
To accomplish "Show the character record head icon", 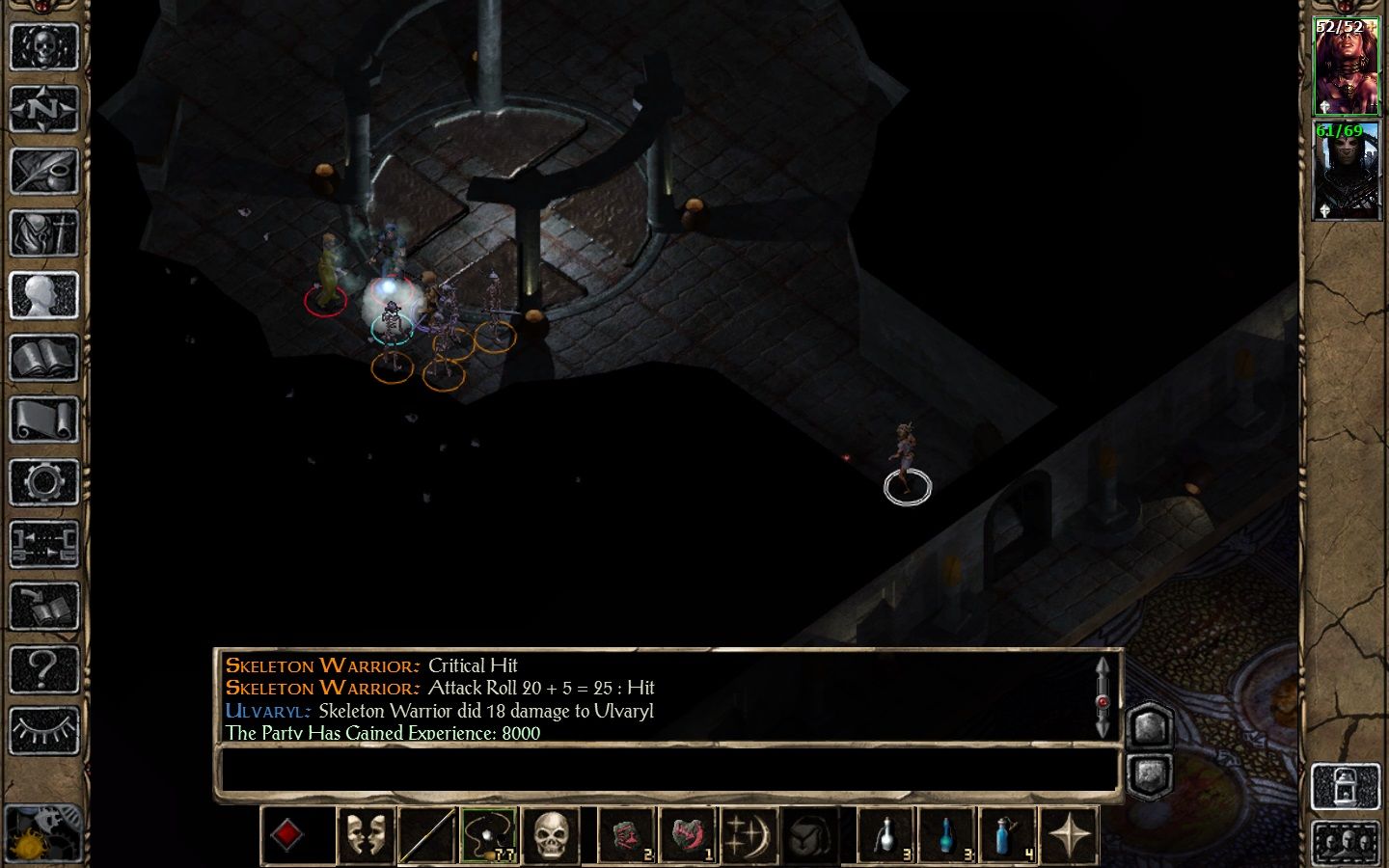I will pos(43,295).
